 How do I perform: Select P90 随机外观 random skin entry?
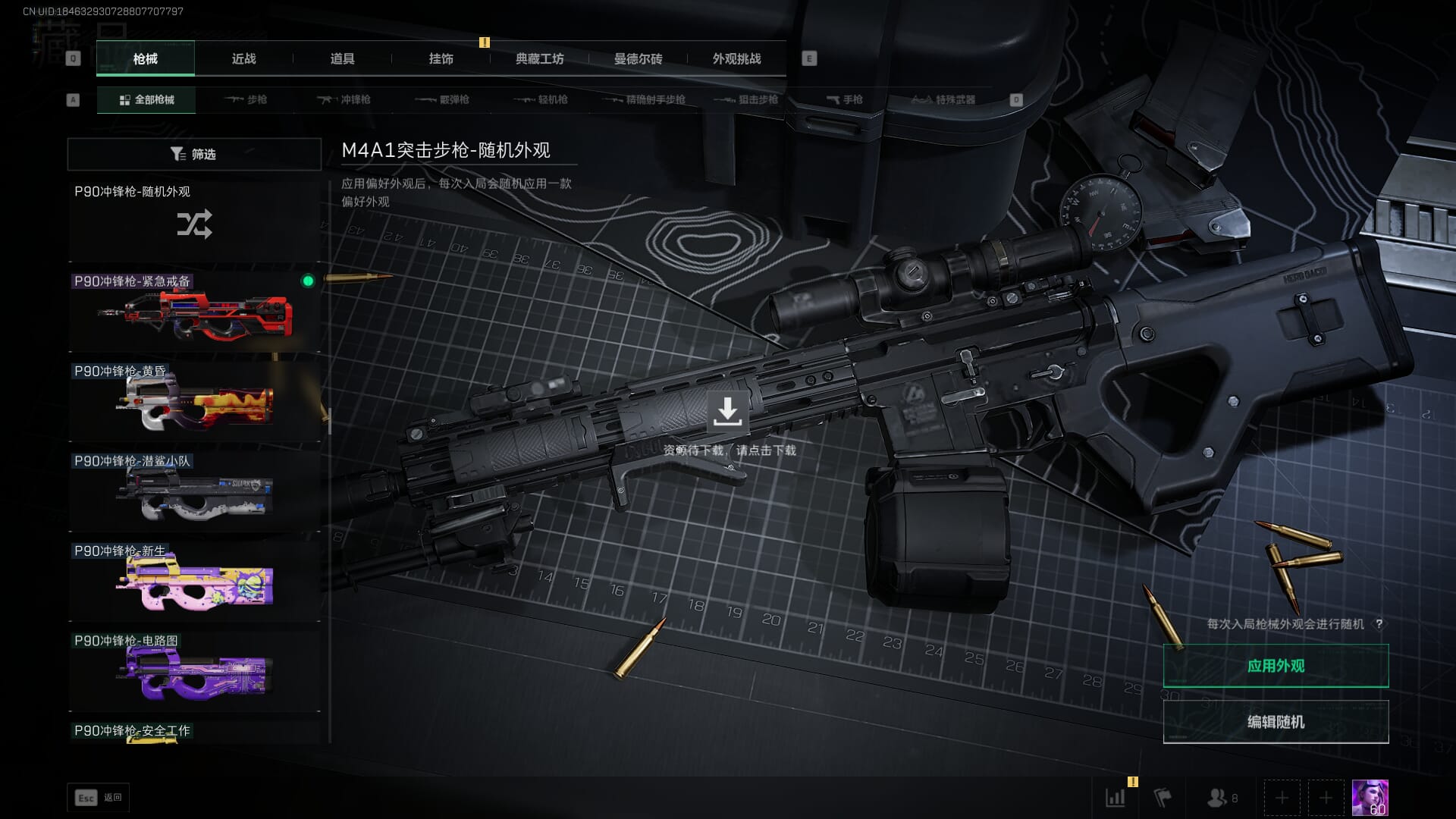pyautogui.click(x=195, y=221)
